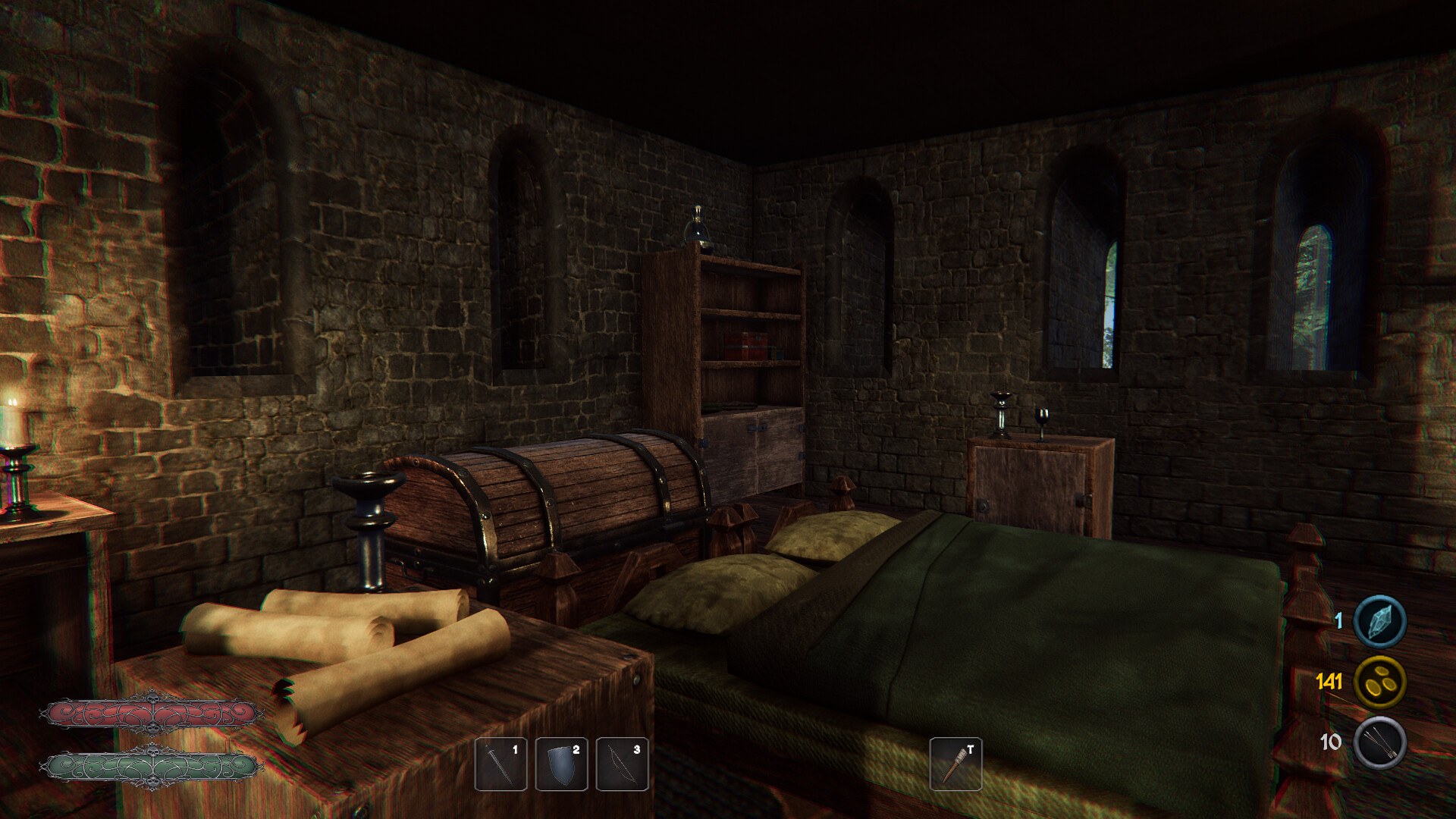Activate the torch slot marked T
This screenshot has height=819, width=1456.
coord(955,764)
